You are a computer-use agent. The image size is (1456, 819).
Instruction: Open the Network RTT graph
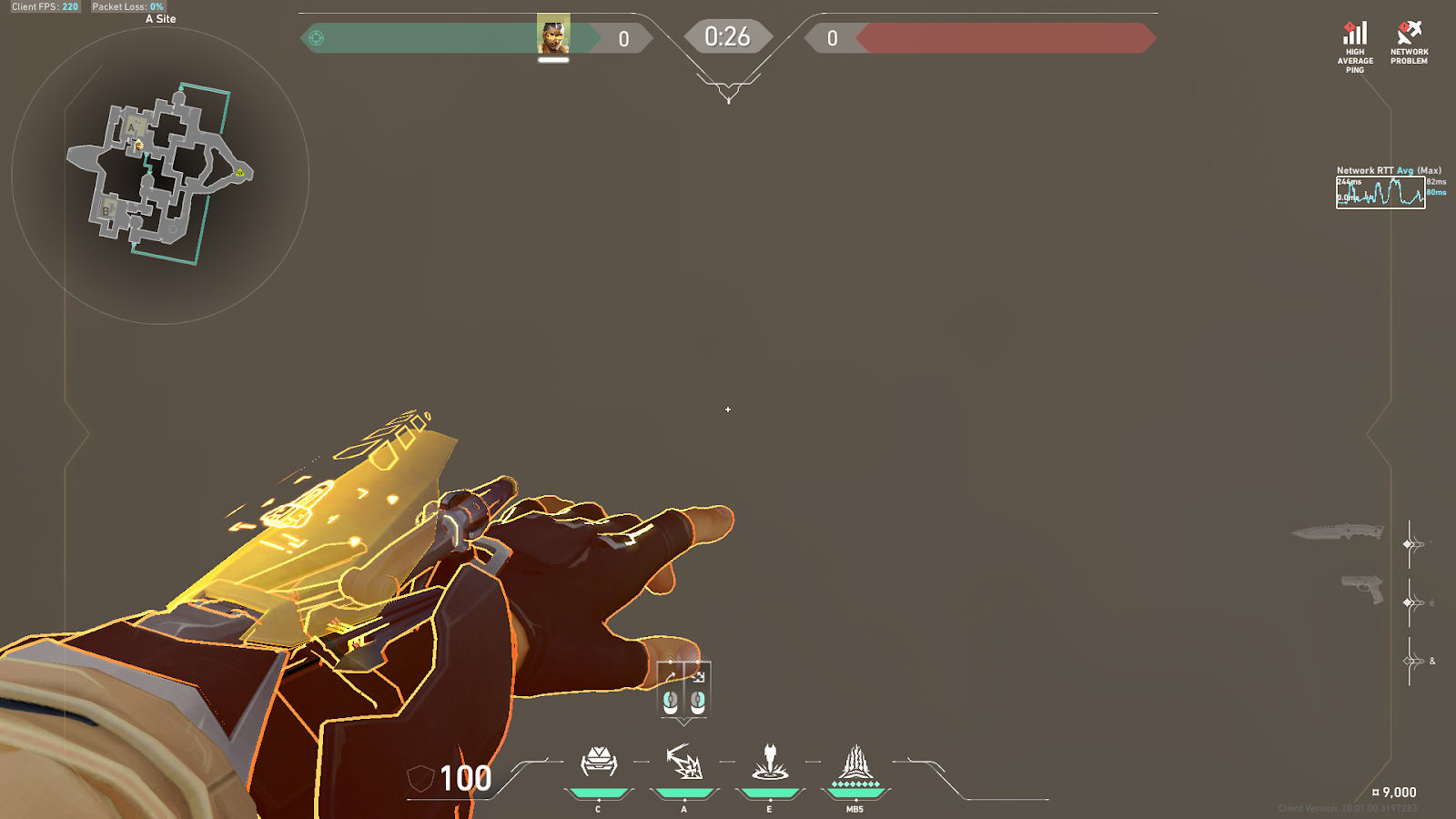[1380, 192]
